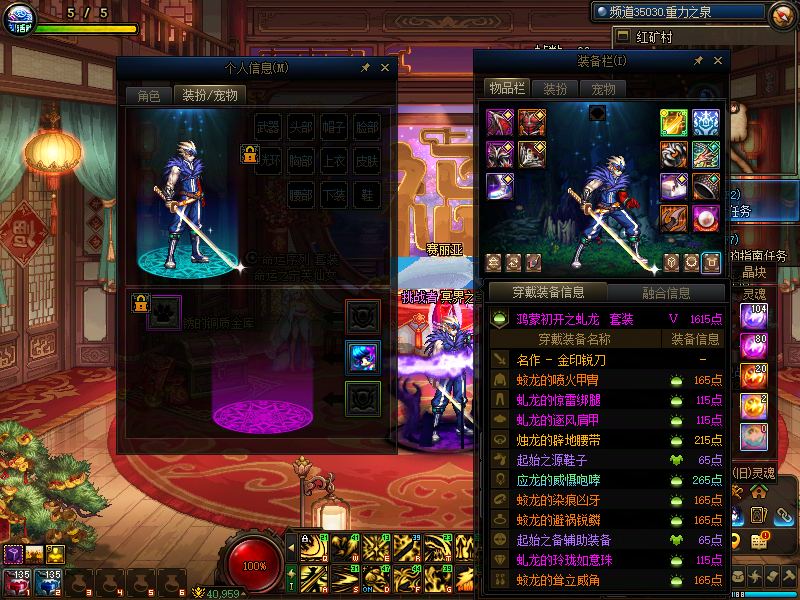Show the 穿戴装备信息 tab
Screen dimensions: 800x600
[547, 292]
